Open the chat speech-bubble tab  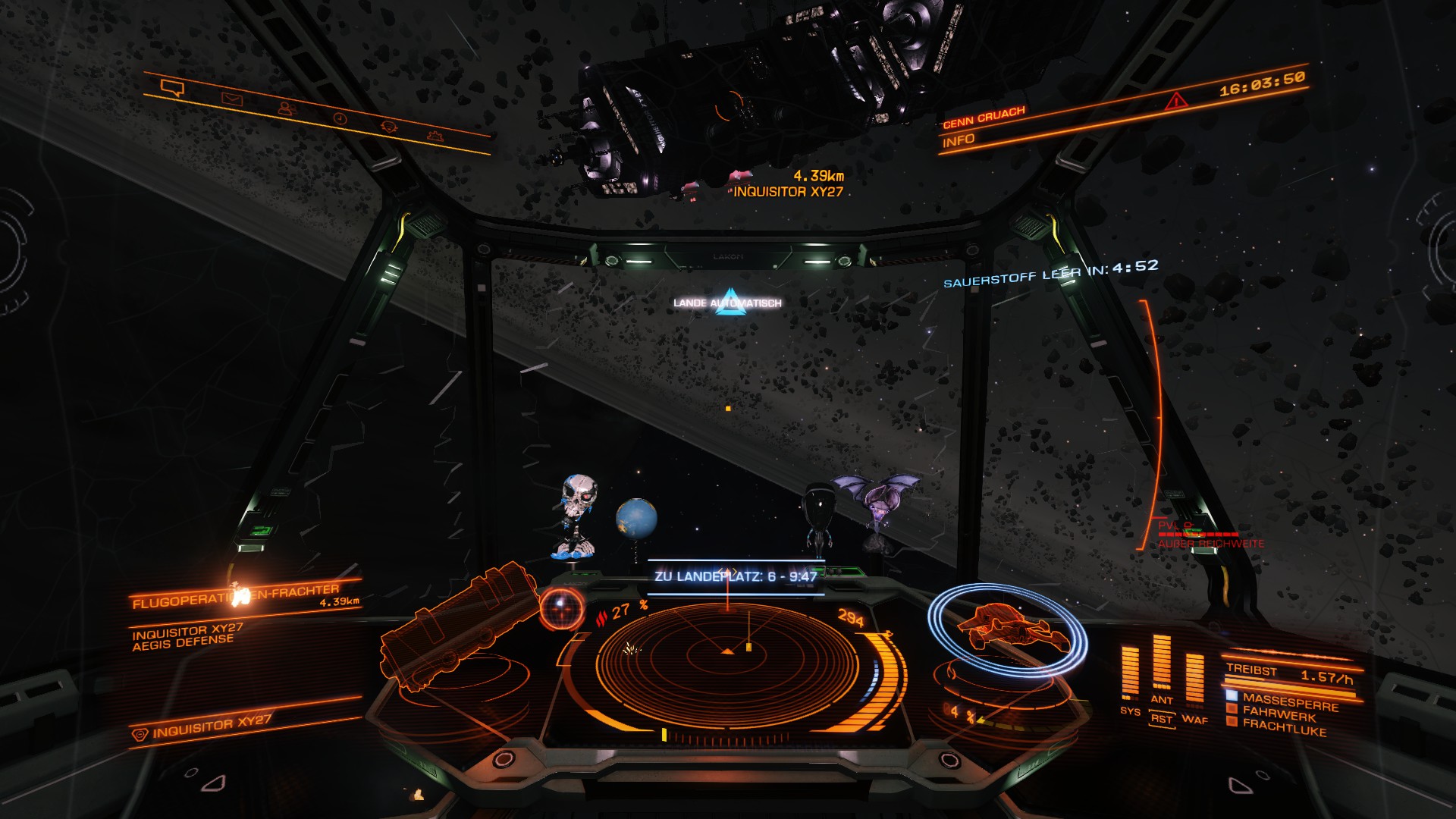[x=172, y=89]
